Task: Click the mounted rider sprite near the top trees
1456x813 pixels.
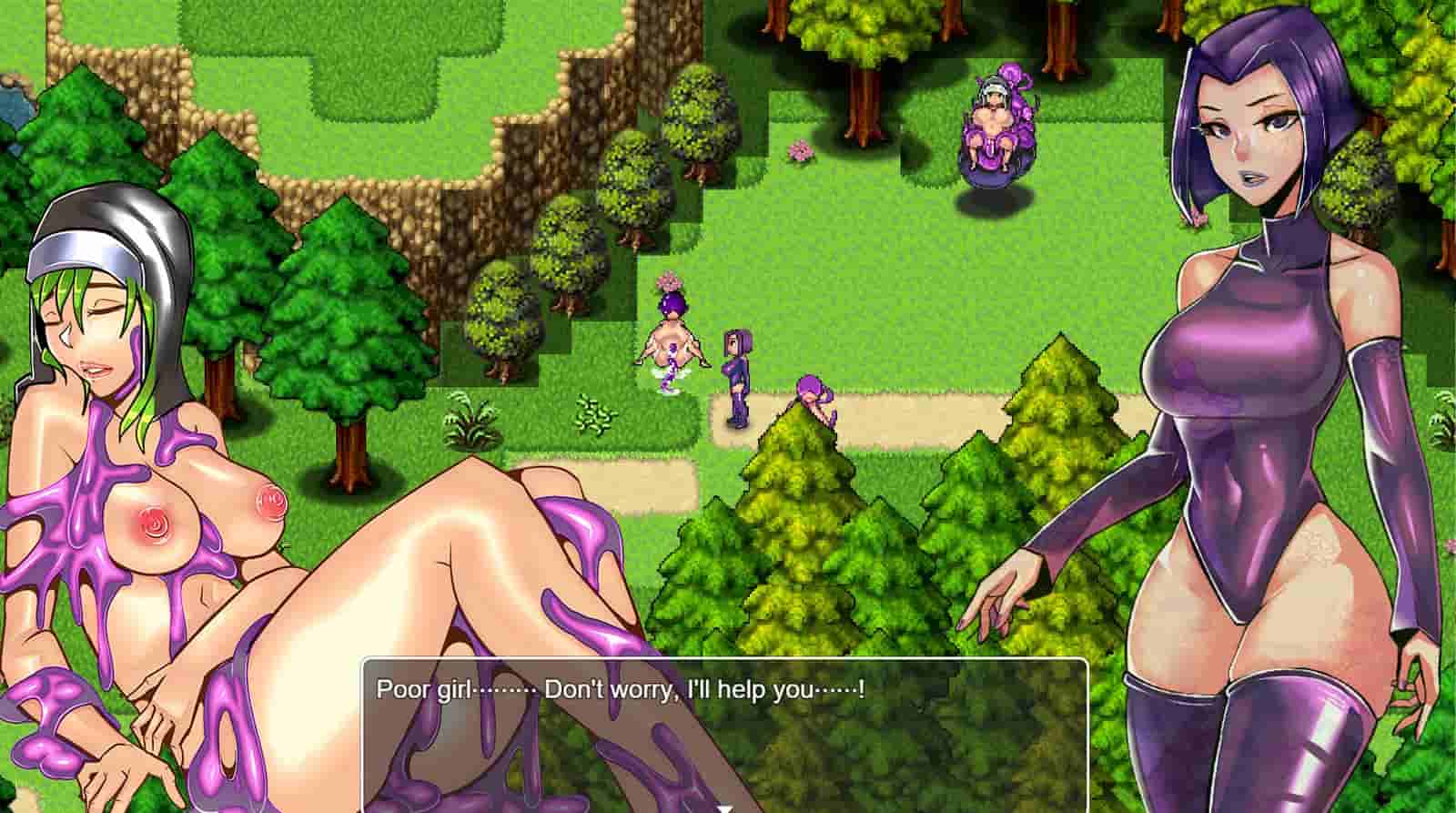Action: point(995,127)
